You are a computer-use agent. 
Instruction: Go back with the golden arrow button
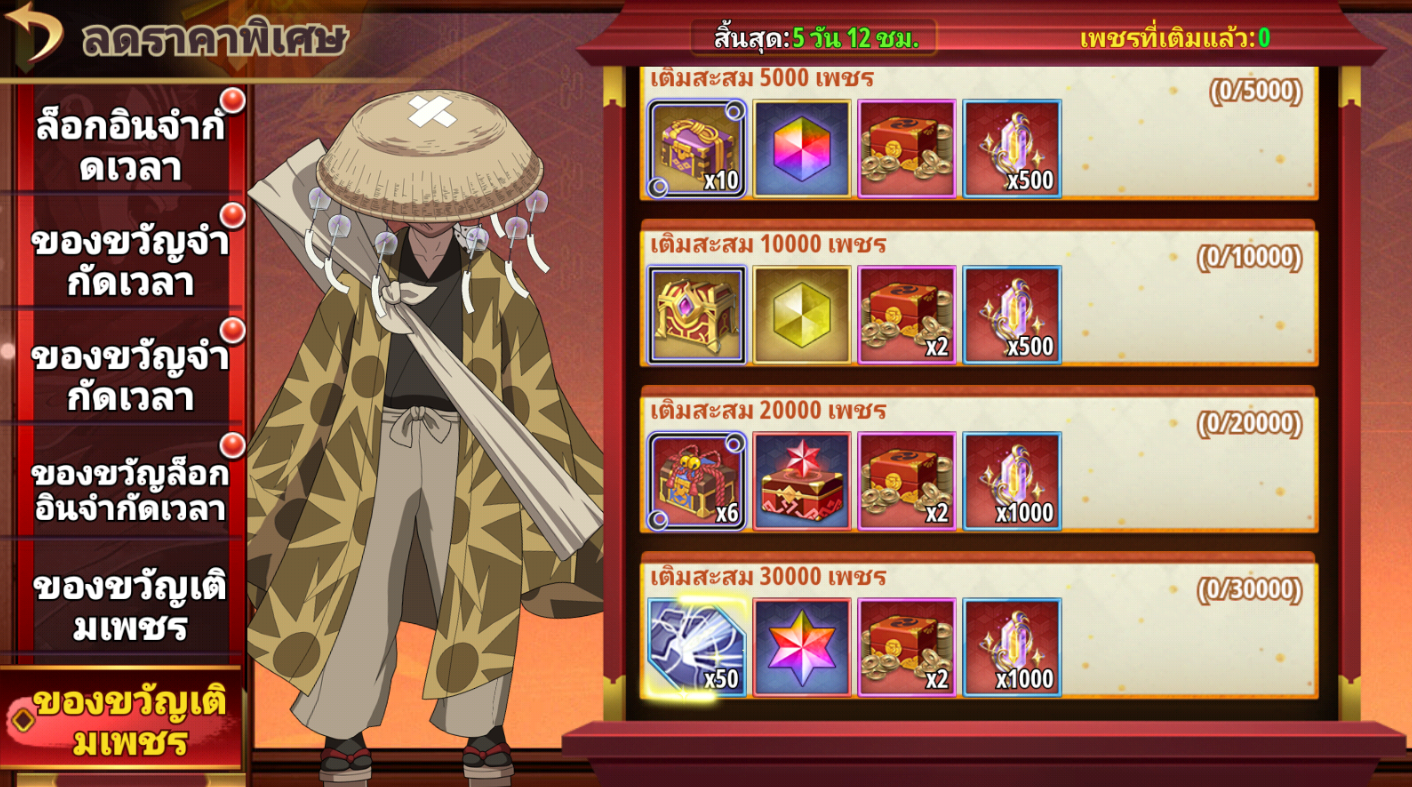(x=35, y=32)
